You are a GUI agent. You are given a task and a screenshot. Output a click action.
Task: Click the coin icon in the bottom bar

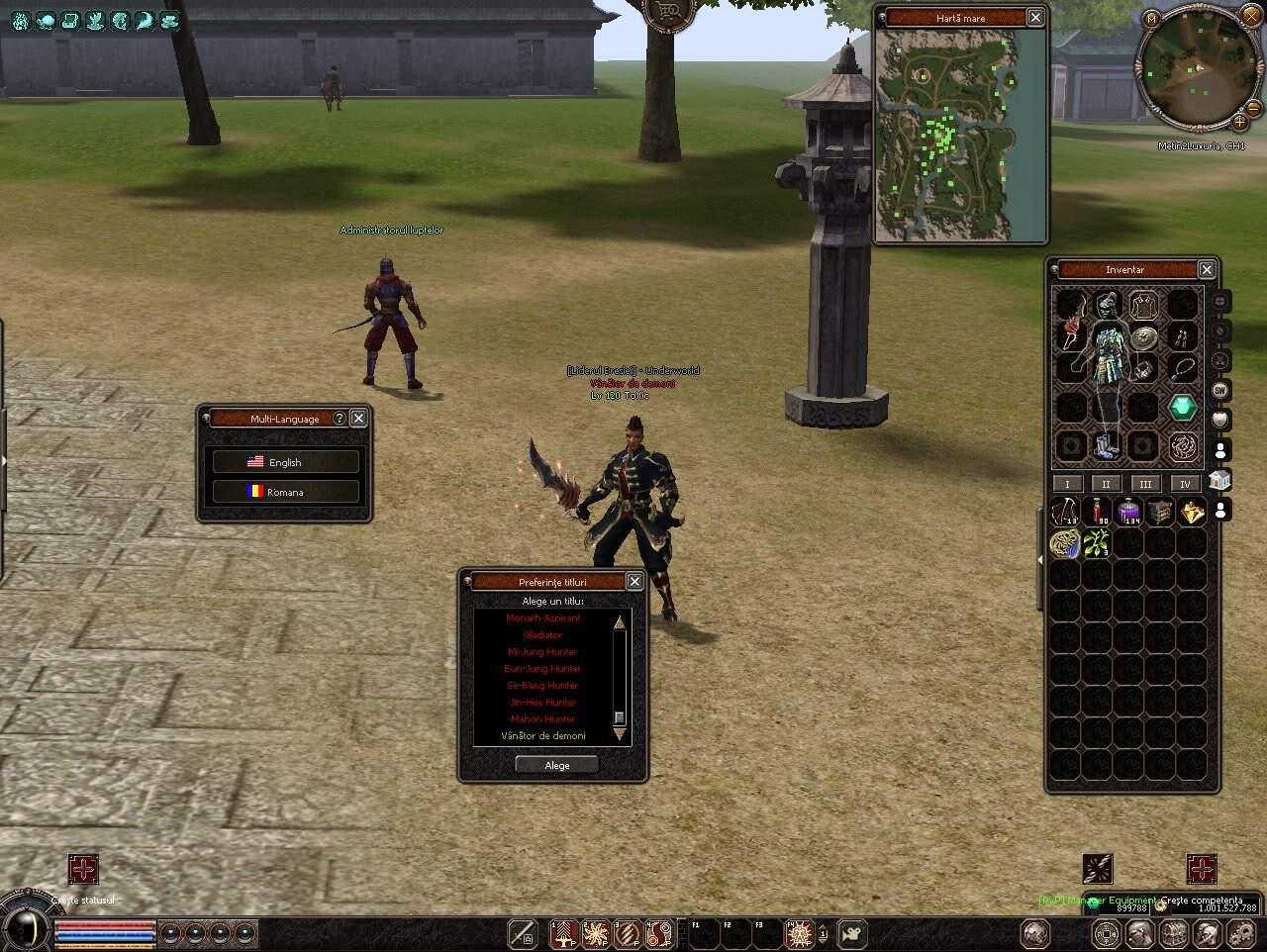click(1106, 934)
